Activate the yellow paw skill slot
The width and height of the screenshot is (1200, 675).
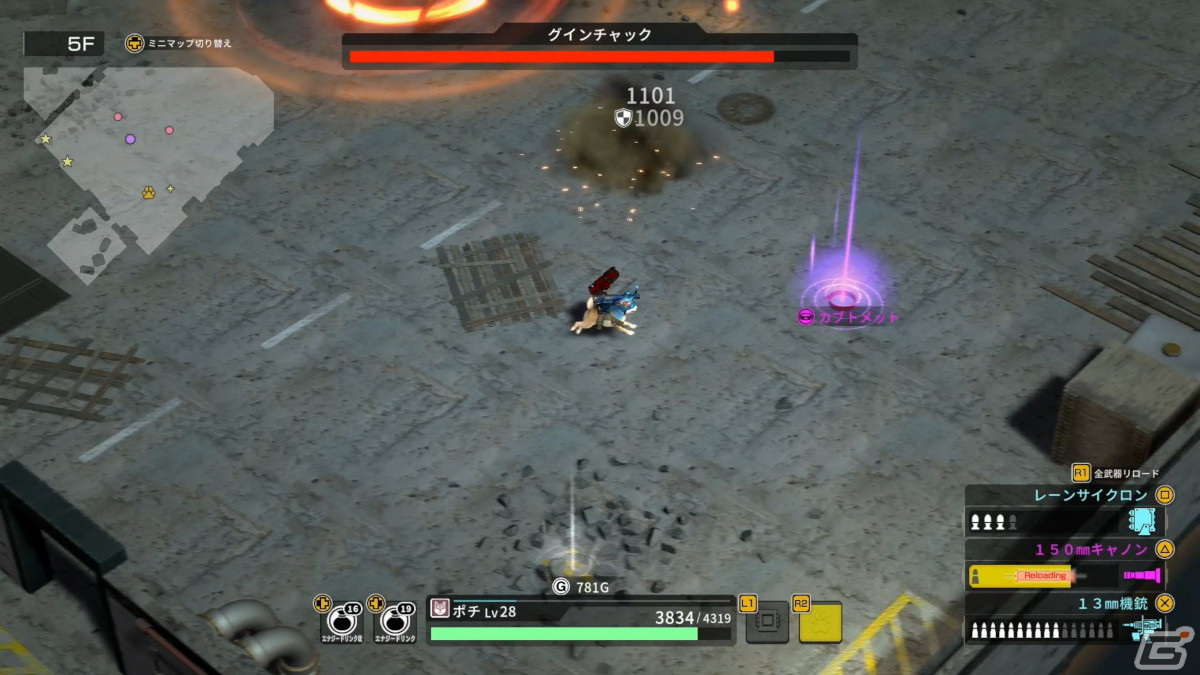click(x=819, y=622)
